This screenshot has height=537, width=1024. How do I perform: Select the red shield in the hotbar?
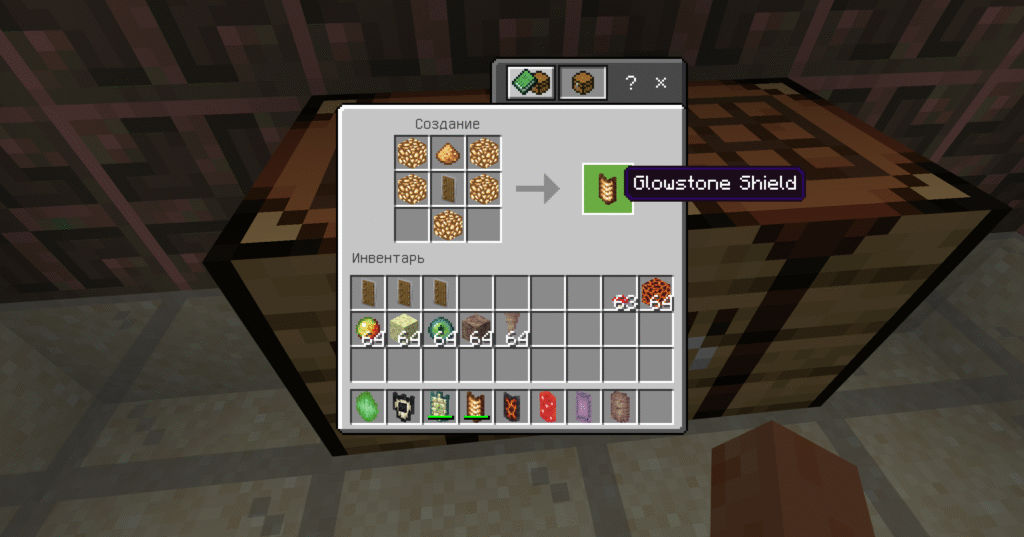point(549,406)
